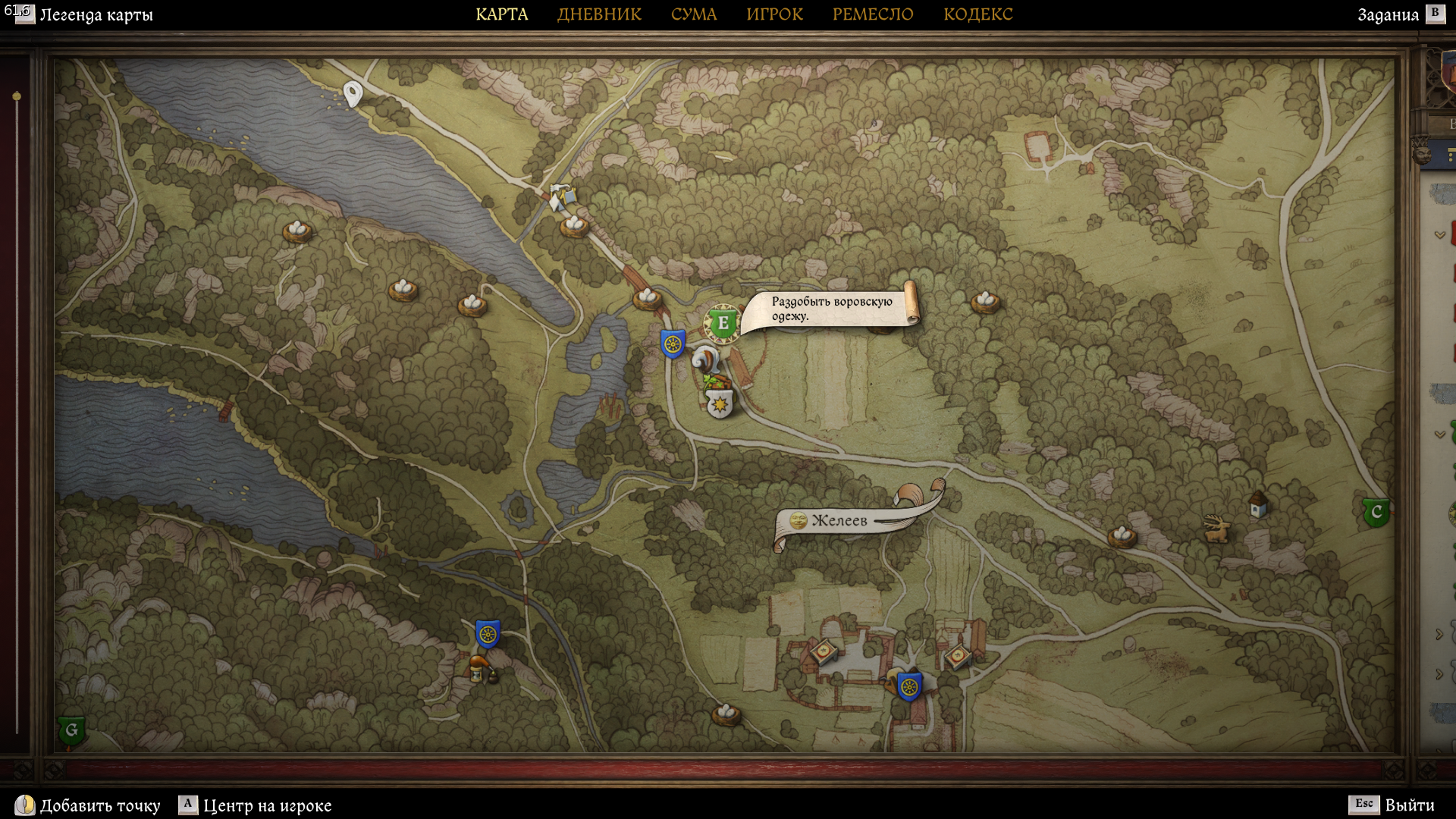The image size is (1456, 819).
Task: Select the deer hunting spot marker
Action: coord(1216,529)
